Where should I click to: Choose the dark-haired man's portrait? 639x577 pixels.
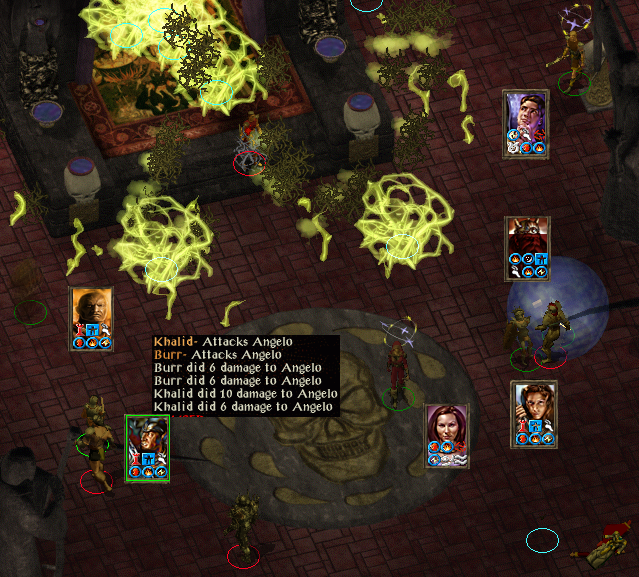(525, 121)
